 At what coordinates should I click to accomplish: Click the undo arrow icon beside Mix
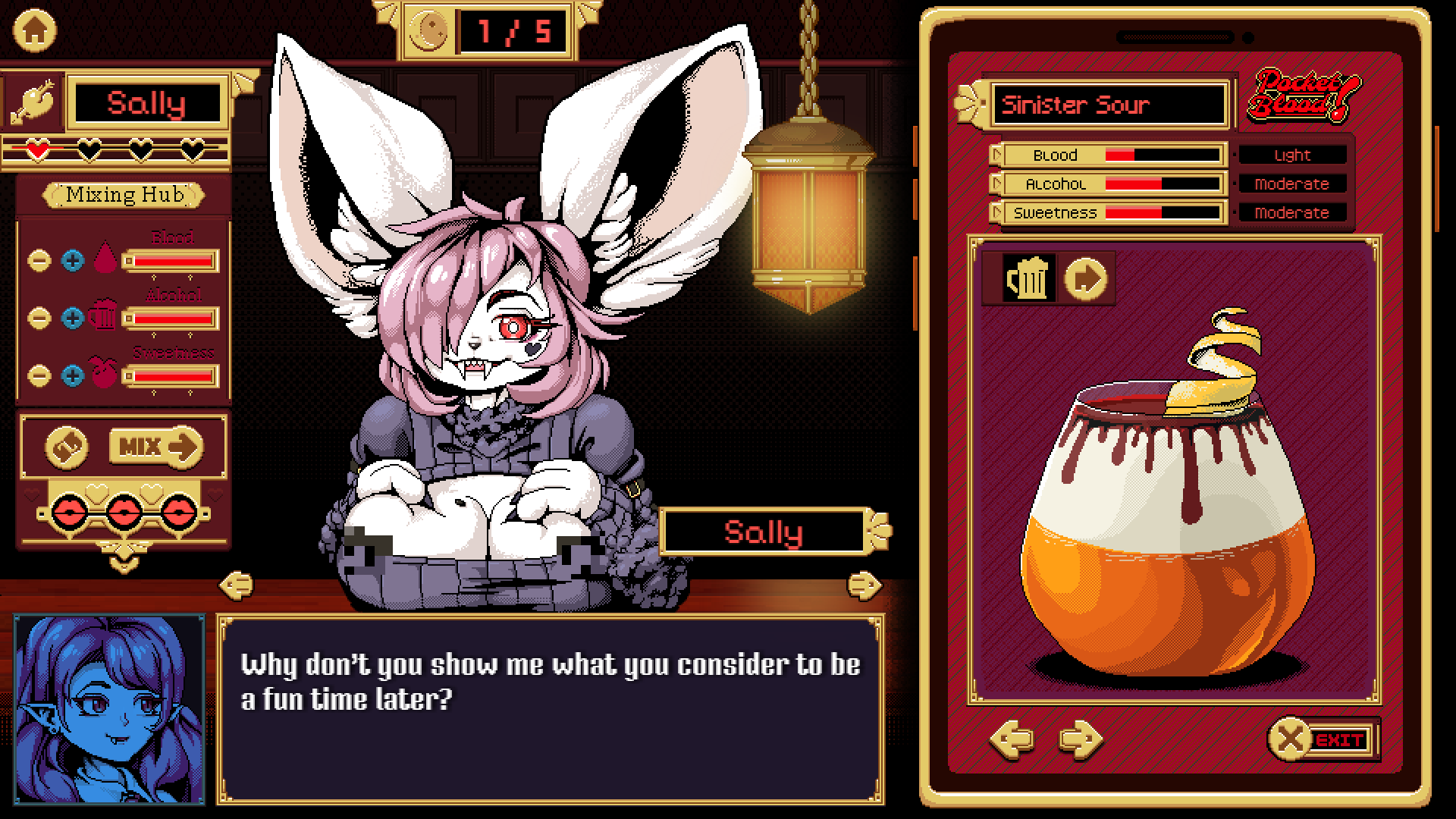click(x=65, y=447)
